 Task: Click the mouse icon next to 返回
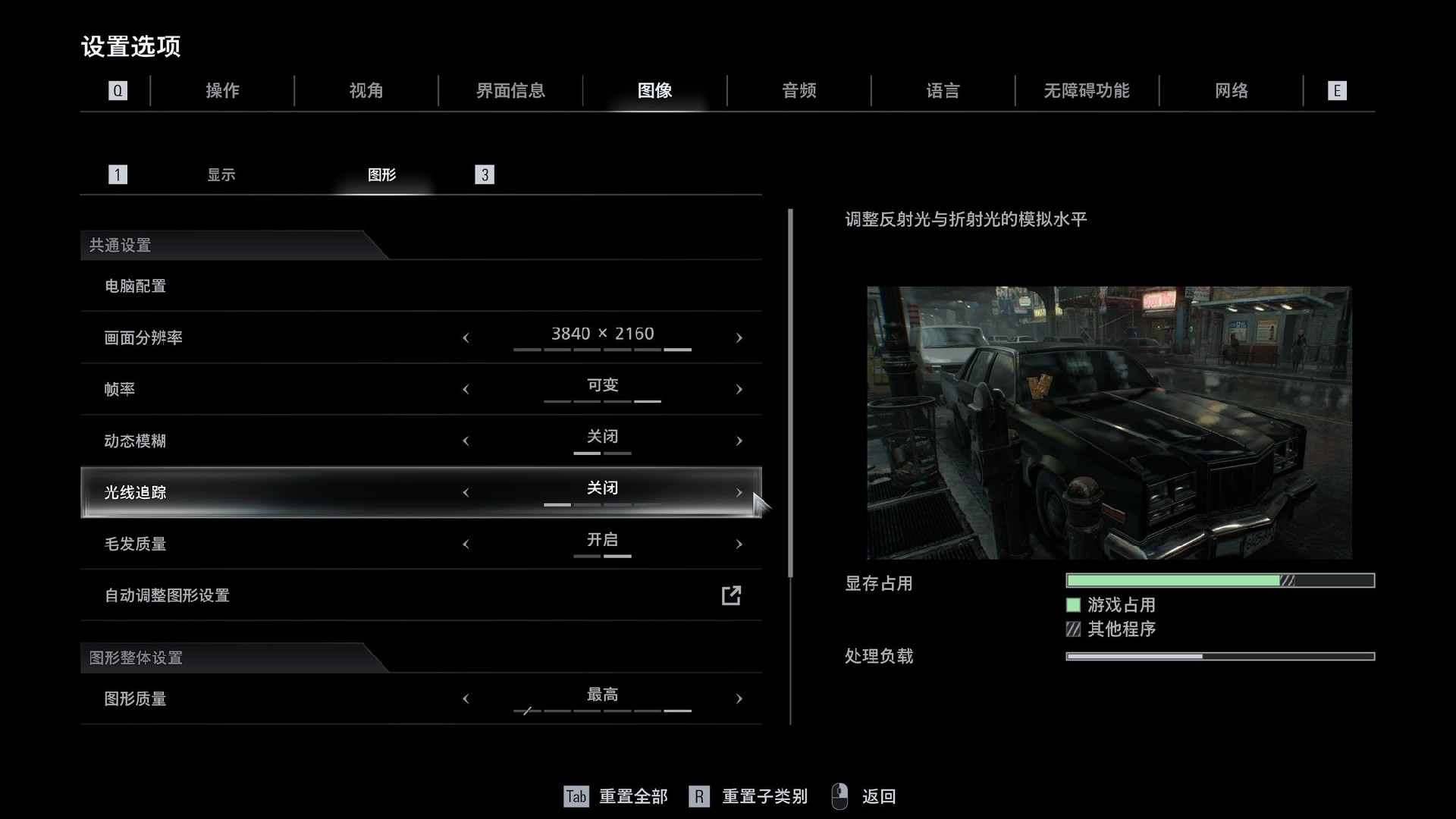click(x=839, y=797)
